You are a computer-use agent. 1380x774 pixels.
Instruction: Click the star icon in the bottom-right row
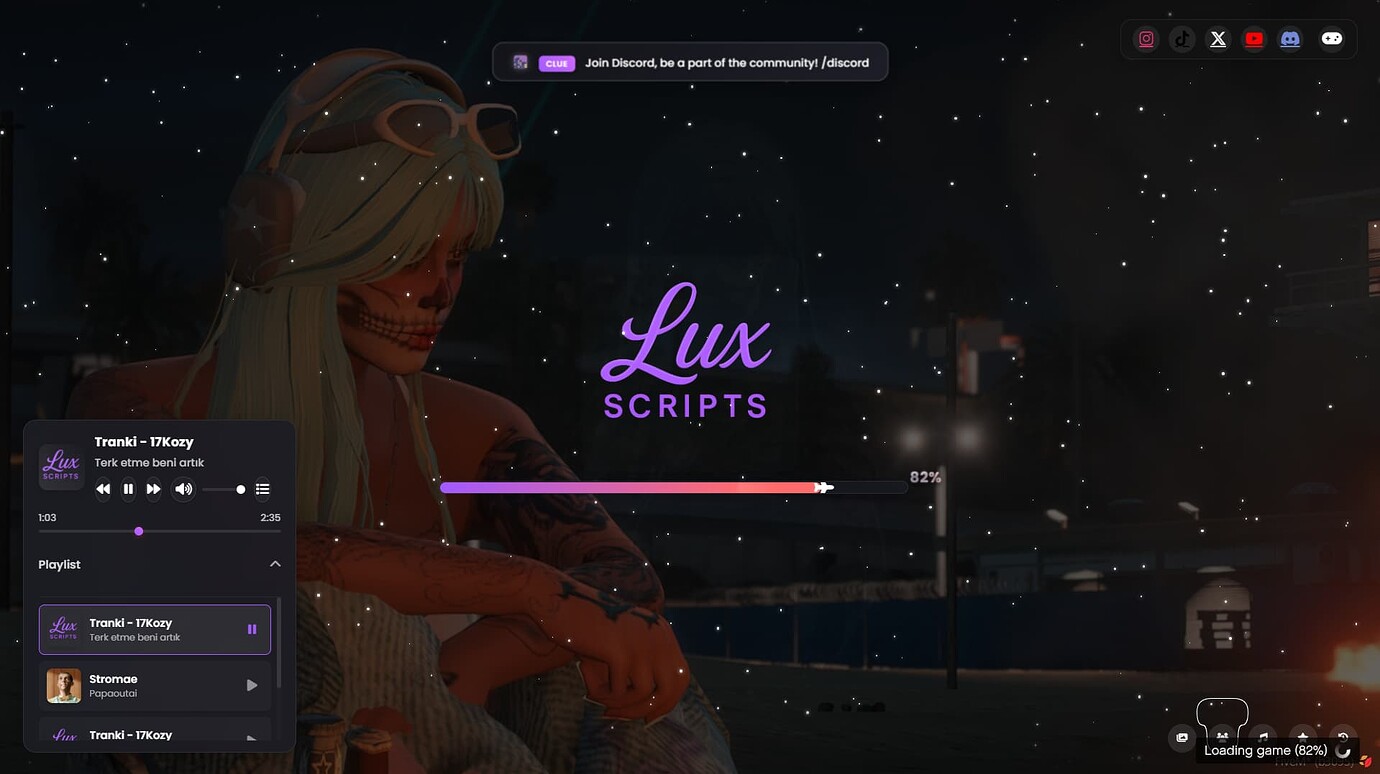1302,737
